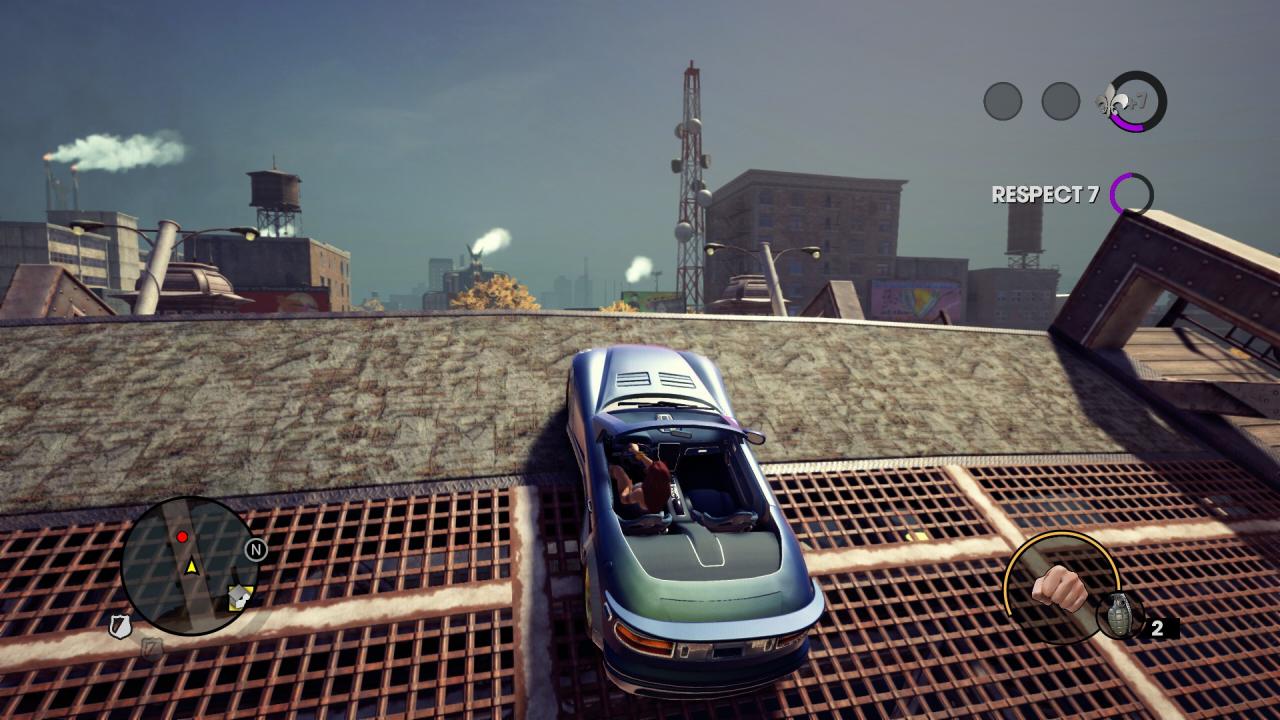Click the N compass indicator

(x=256, y=549)
